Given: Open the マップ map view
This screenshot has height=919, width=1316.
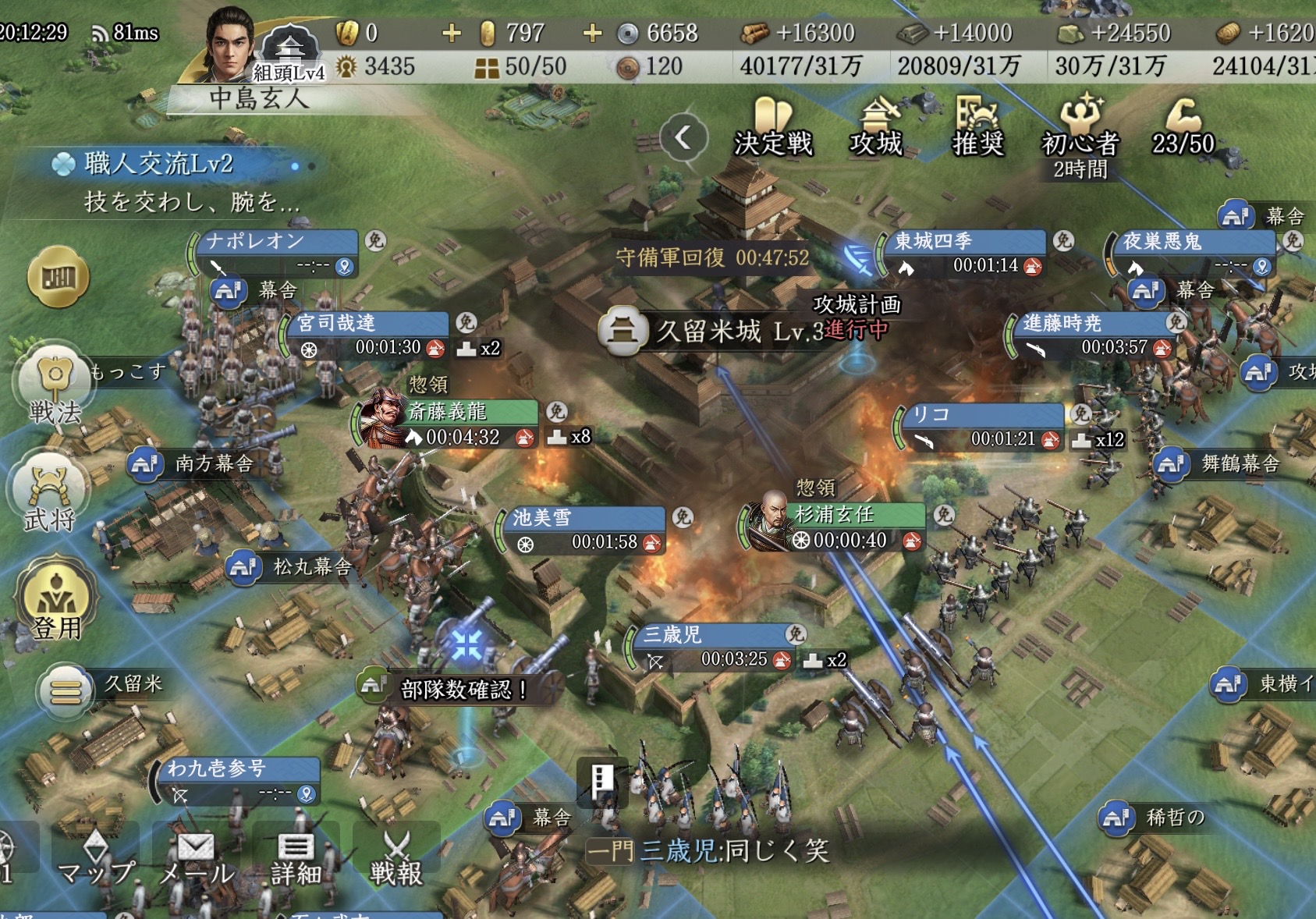Looking at the screenshot, I should pyautogui.click(x=96, y=858).
